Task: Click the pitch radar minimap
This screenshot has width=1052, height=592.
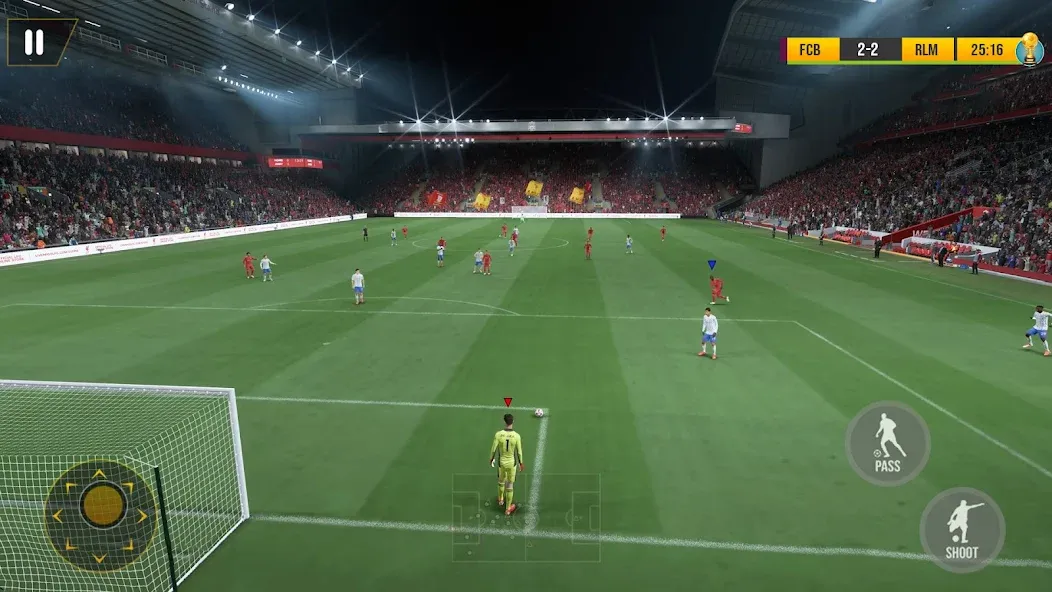Action: [526, 517]
